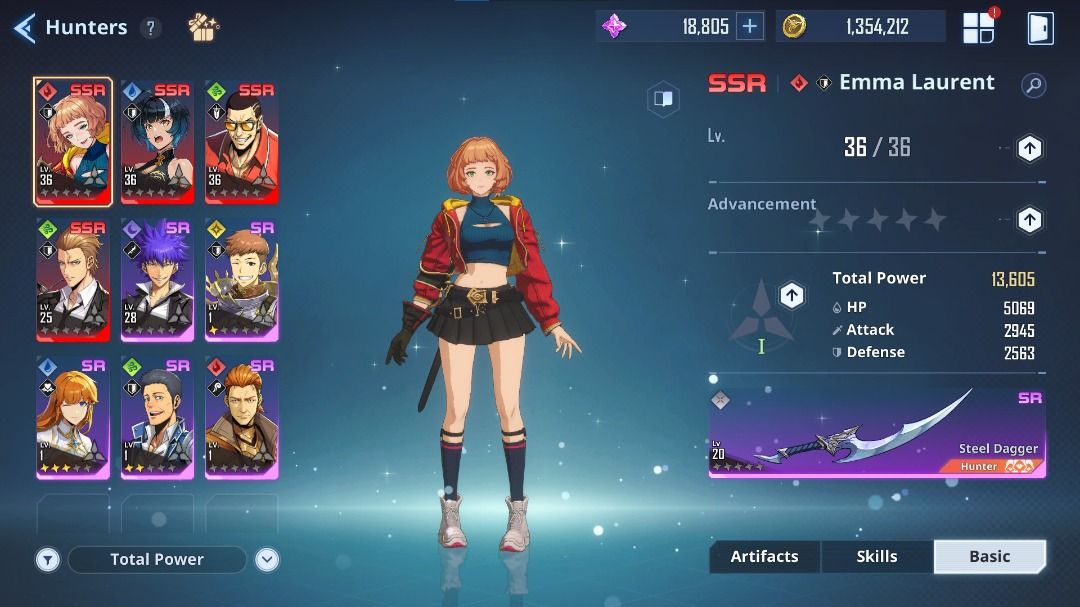Pick the purple spiky-haired SR hunter

click(x=157, y=280)
